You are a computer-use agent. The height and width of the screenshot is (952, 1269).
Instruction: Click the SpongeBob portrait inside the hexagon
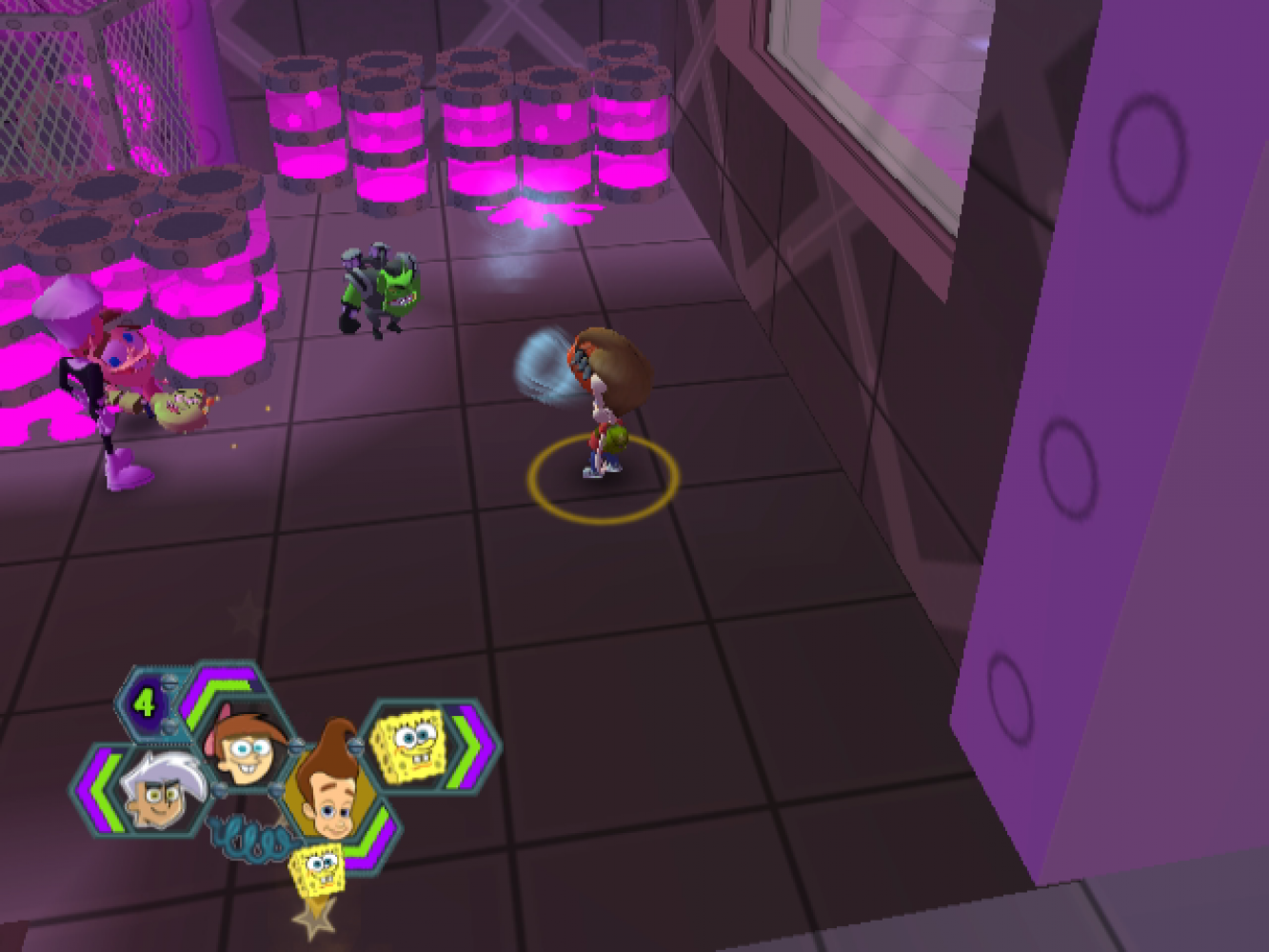coord(408,744)
